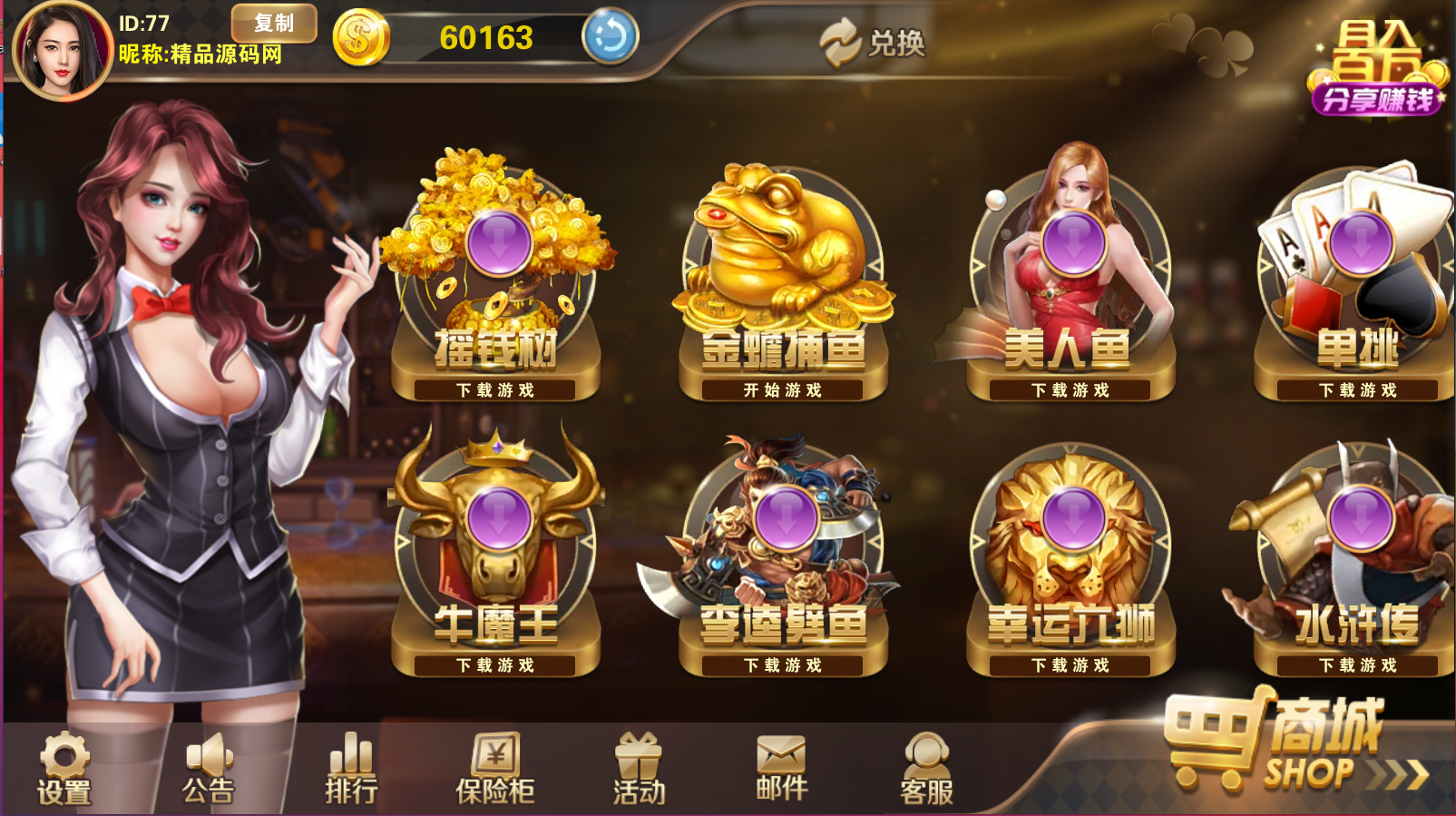Open the 设置 settings panel
This screenshot has height=816, width=1456.
[64, 771]
